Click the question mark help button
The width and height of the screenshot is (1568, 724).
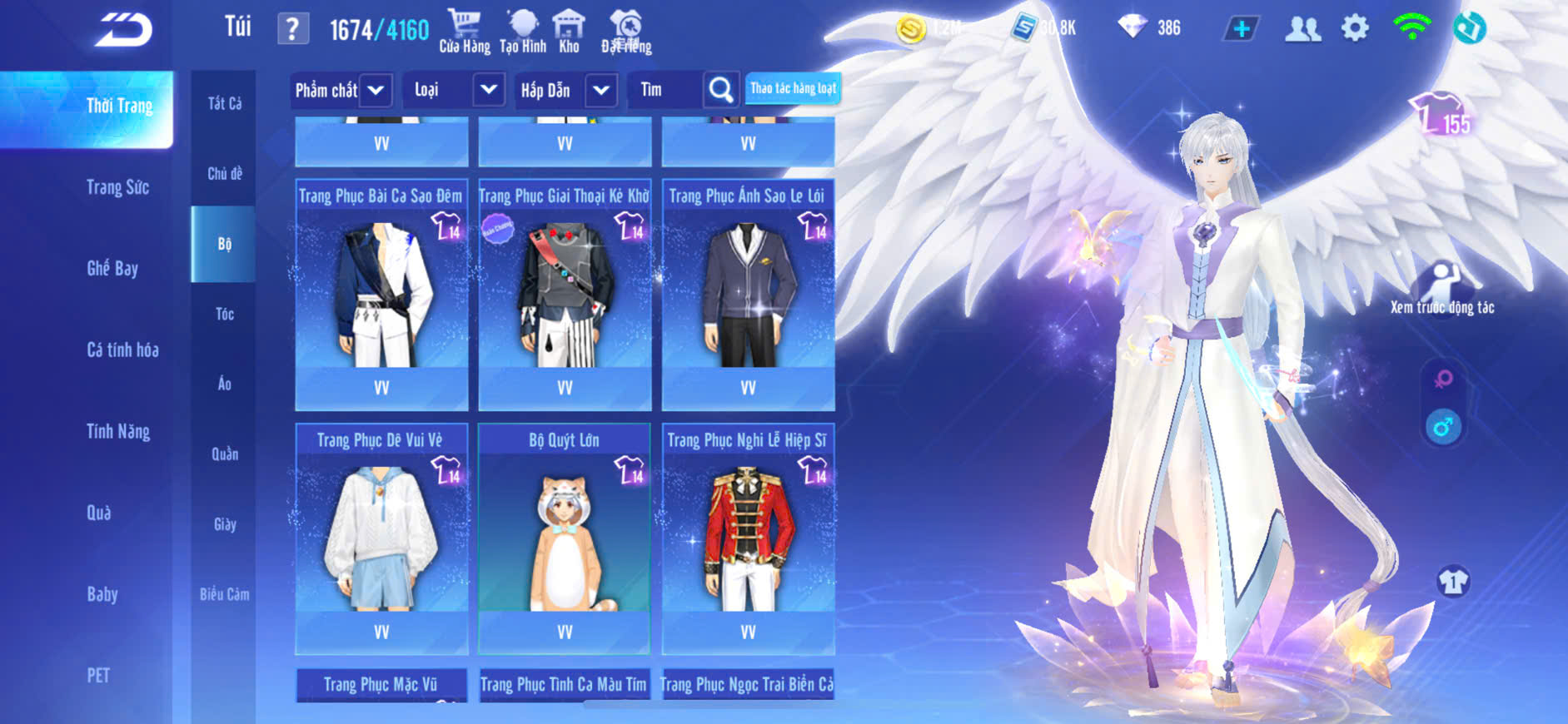(x=292, y=29)
